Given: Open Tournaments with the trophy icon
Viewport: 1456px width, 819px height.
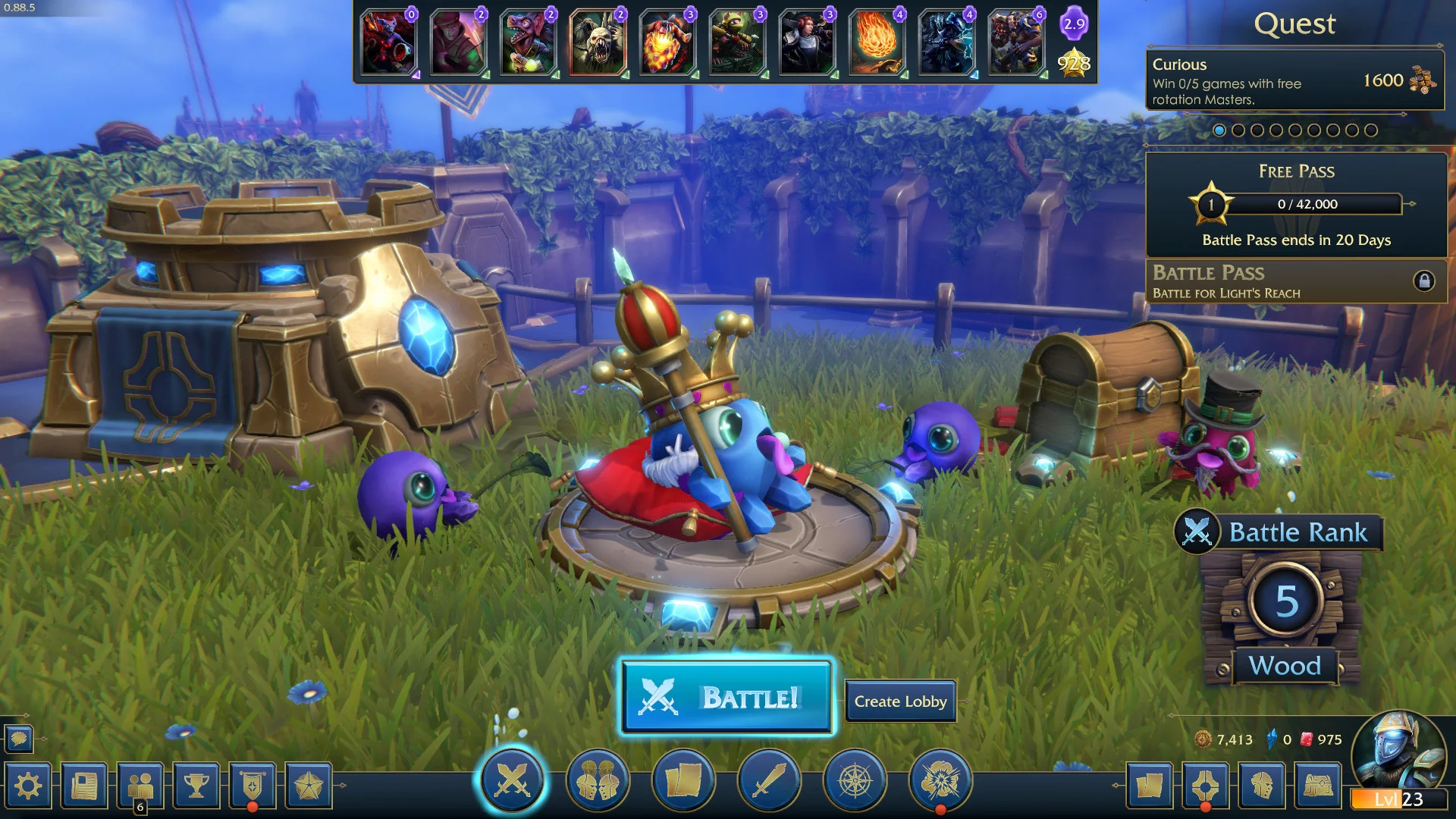Looking at the screenshot, I should coord(197,786).
